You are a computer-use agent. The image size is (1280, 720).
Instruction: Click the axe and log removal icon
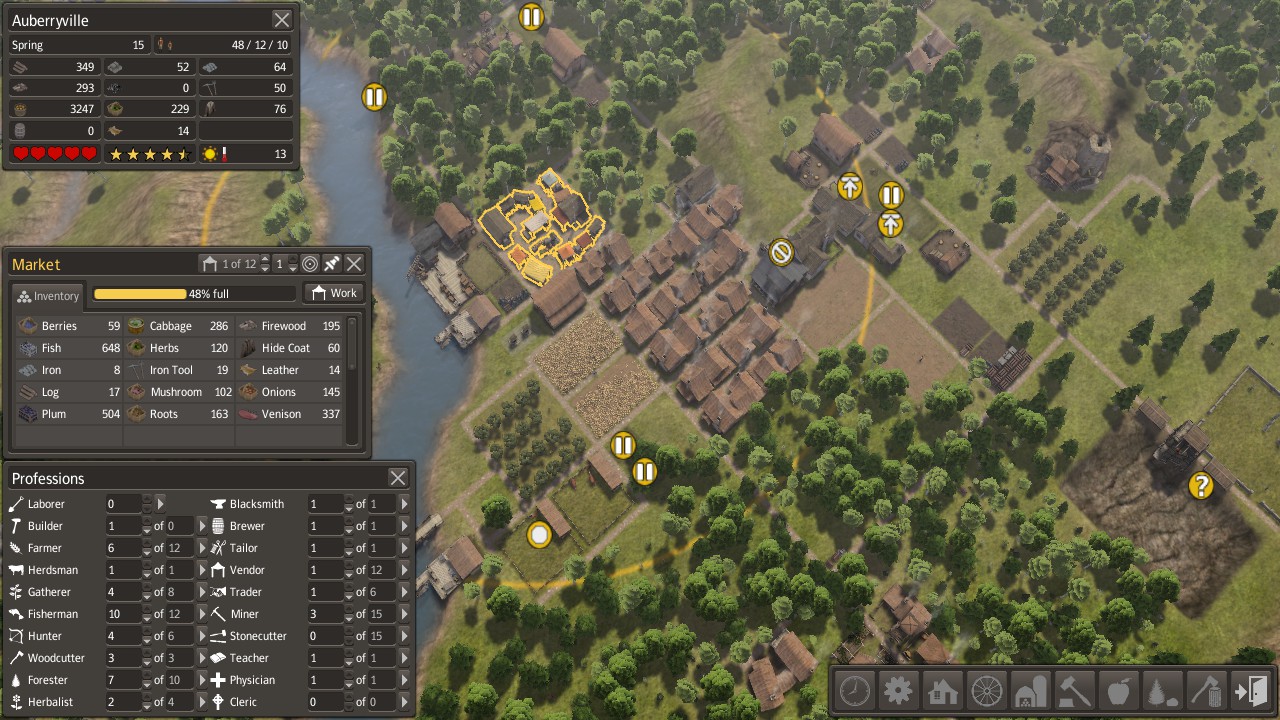[1206, 690]
